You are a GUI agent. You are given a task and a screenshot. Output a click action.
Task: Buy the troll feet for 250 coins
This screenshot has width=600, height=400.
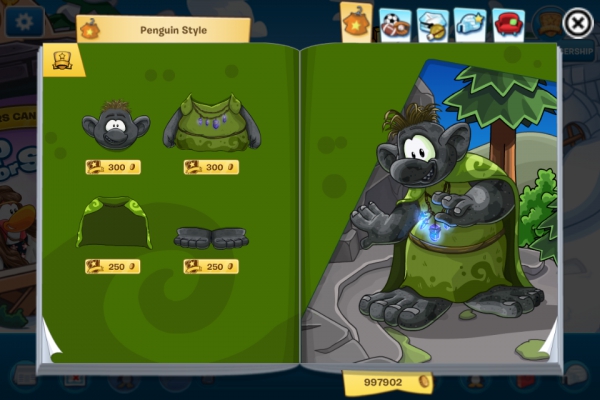coord(211,267)
